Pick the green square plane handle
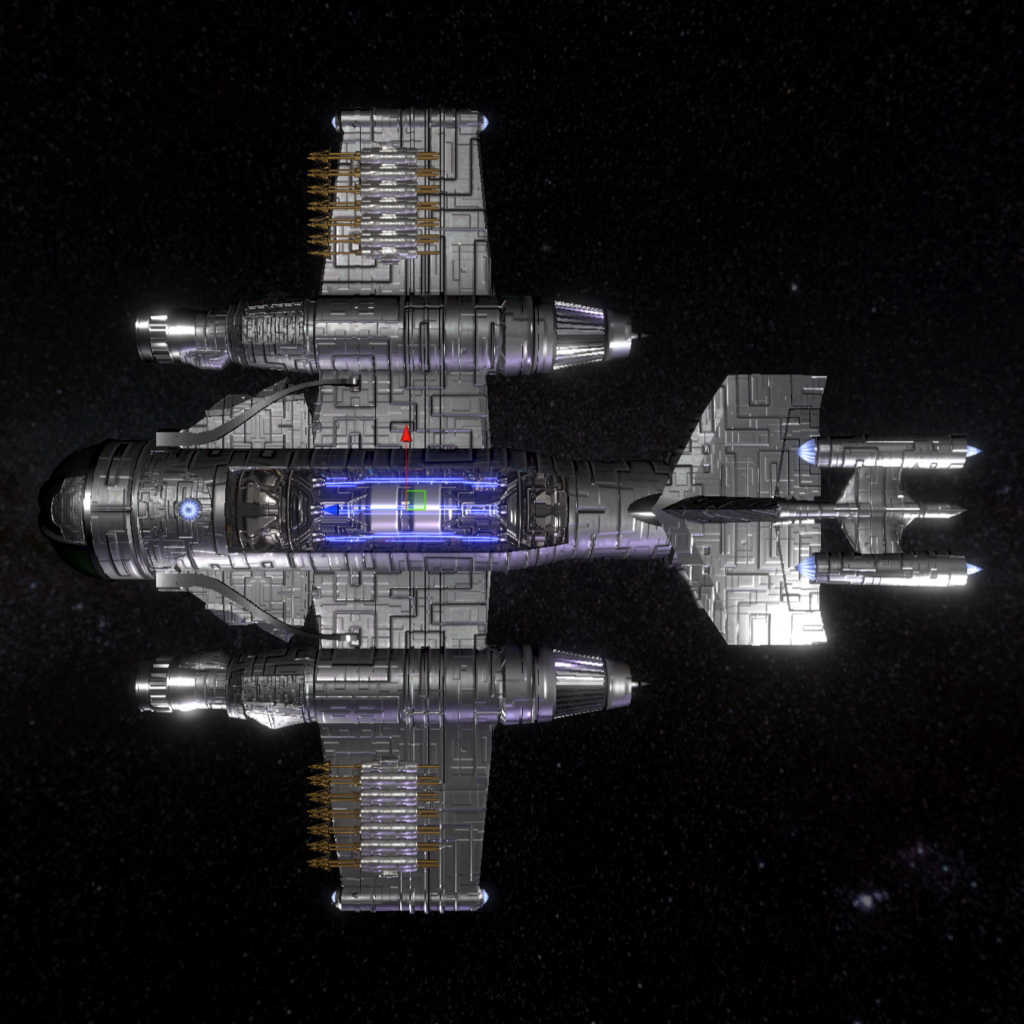1024x1024 pixels. tap(416, 500)
